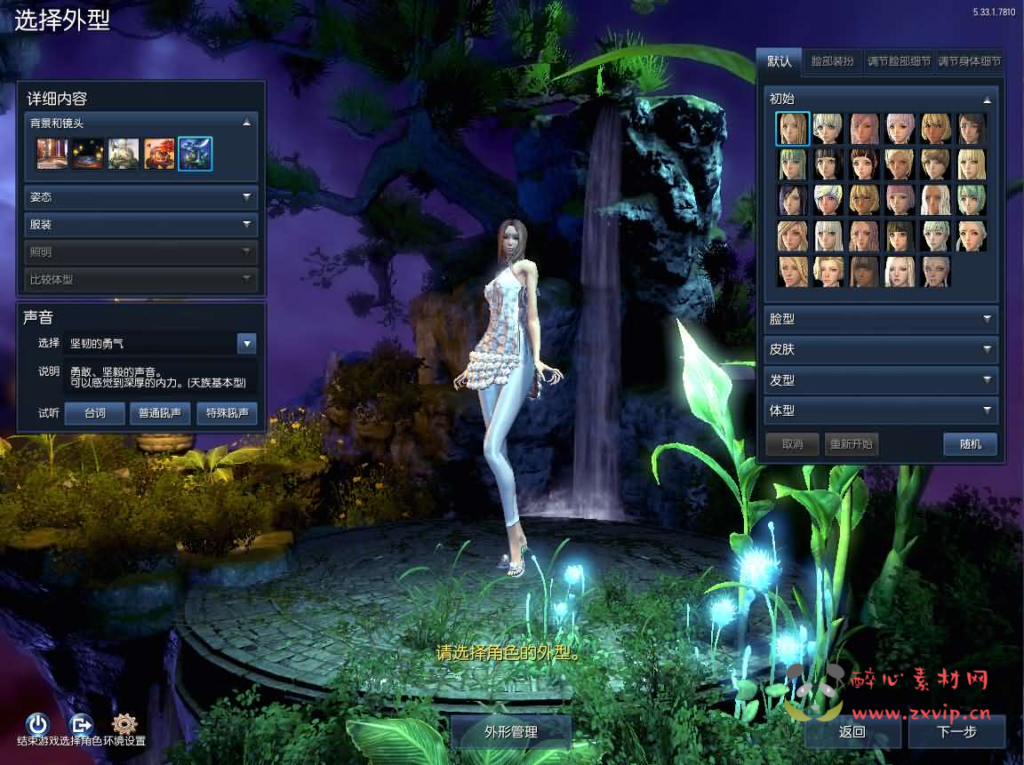1024x765 pixels.
Task: Expand the 姿态 pose section
Action: (141, 198)
